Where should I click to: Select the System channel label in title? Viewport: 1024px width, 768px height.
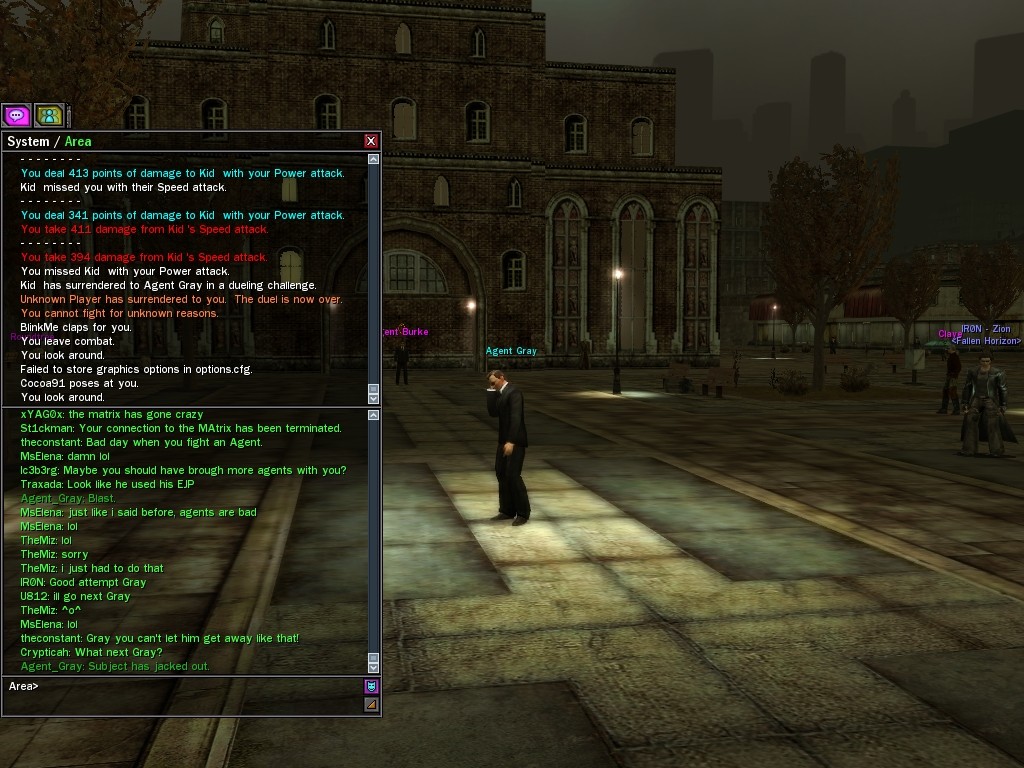(28, 142)
